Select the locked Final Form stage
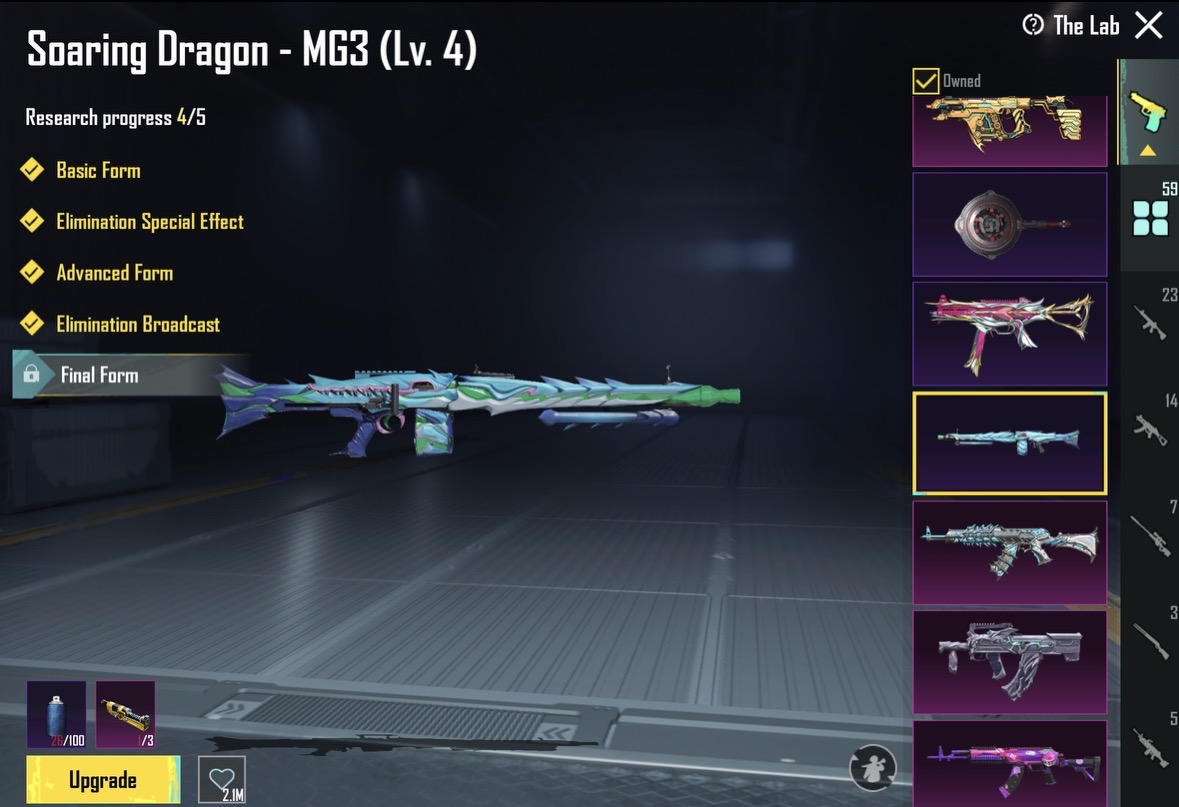 99,375
